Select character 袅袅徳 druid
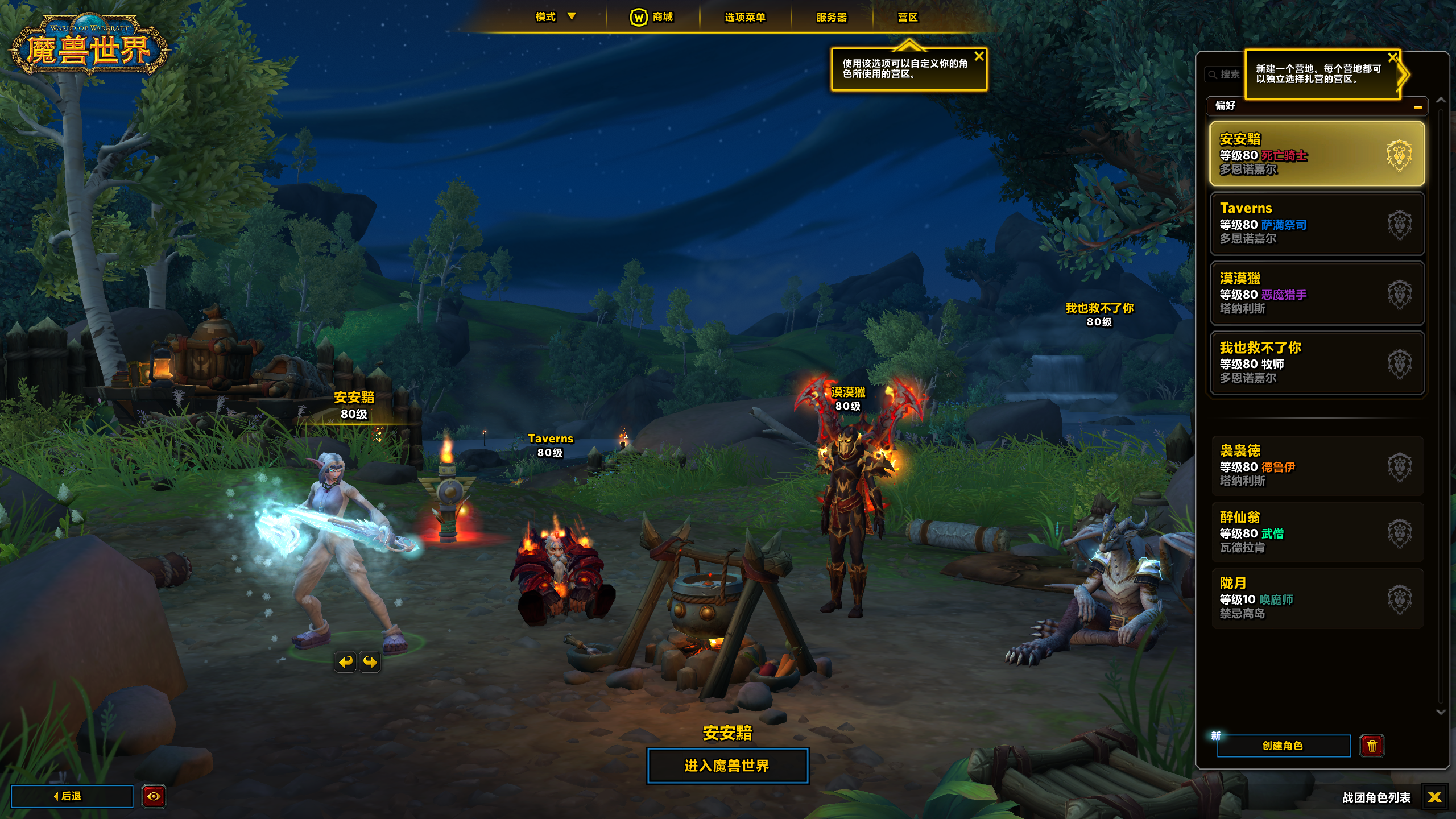The image size is (1456, 819). coord(1317,466)
